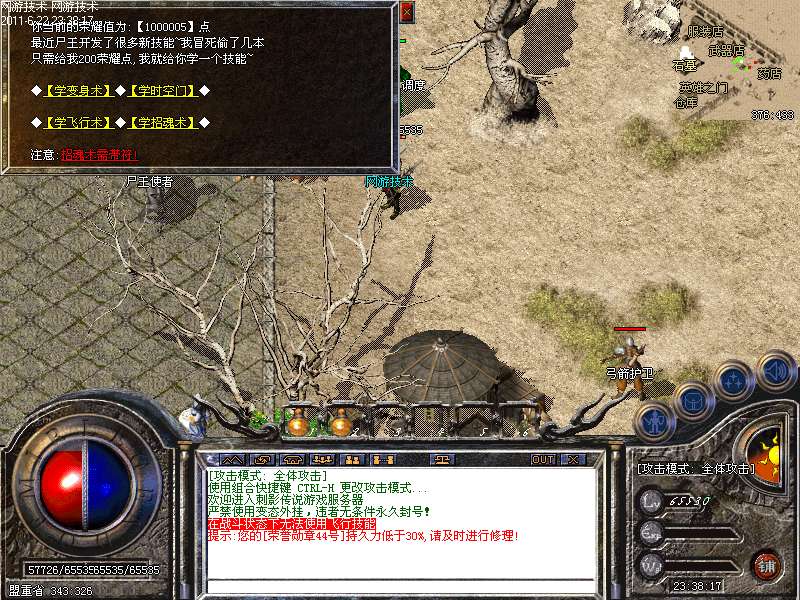Select 服装店 label on the minimap

pos(705,33)
